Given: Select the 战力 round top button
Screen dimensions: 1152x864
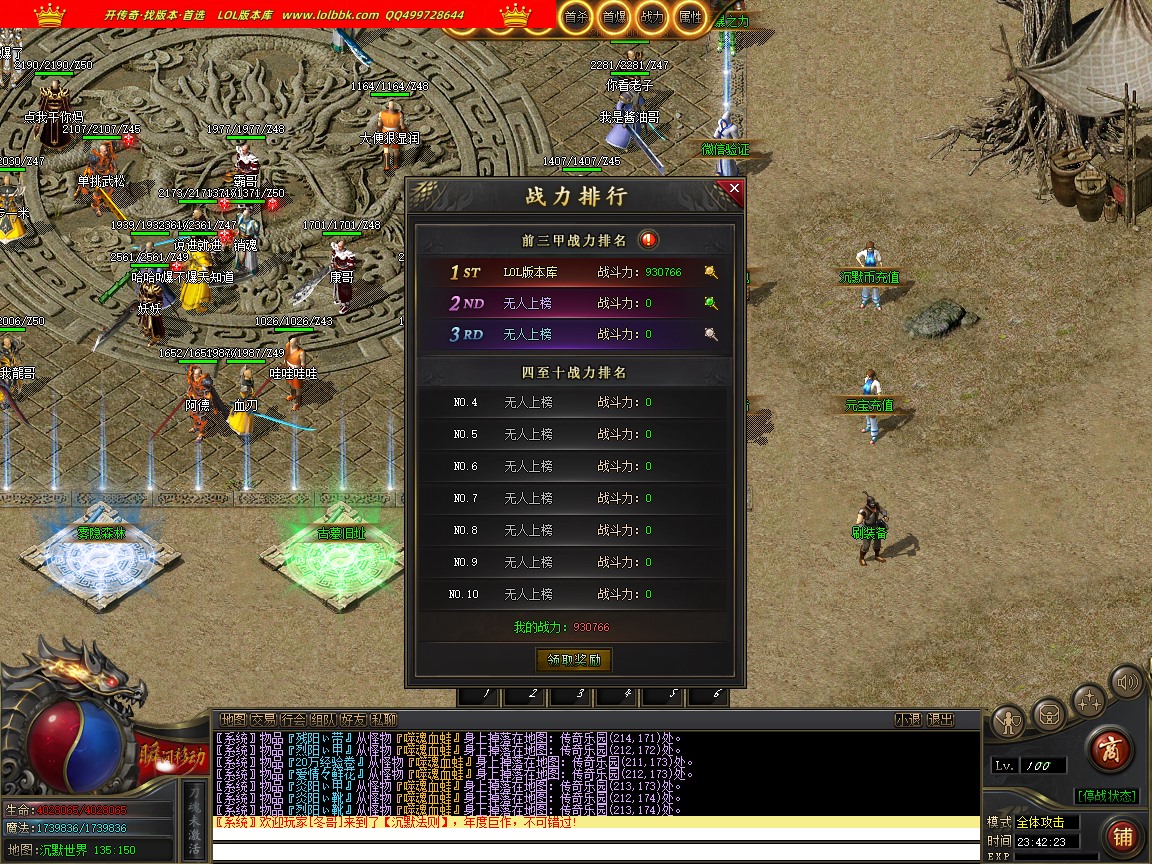Looking at the screenshot, I should click(651, 16).
